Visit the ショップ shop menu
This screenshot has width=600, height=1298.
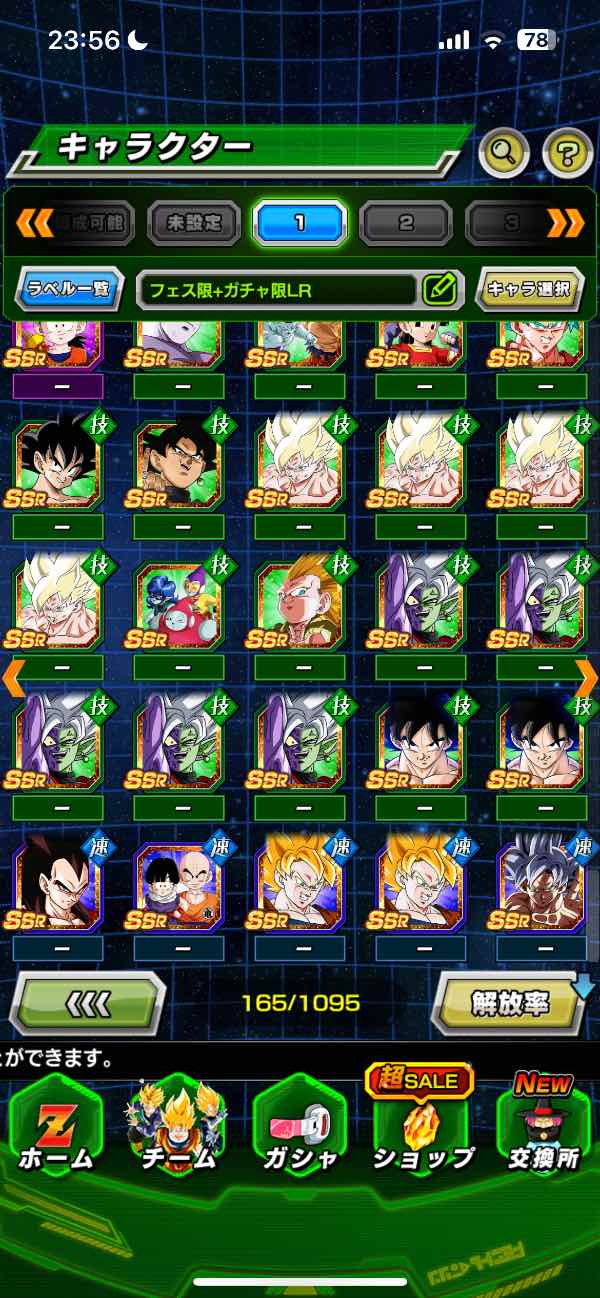[x=421, y=1130]
